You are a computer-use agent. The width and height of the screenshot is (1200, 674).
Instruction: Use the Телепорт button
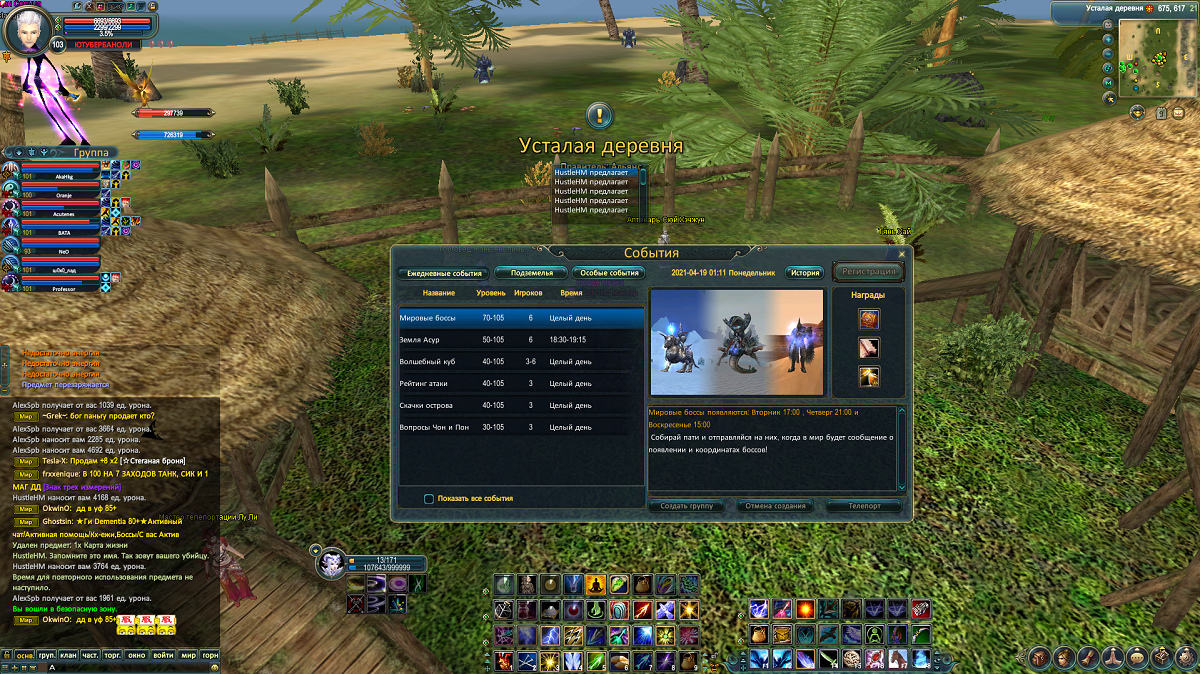[864, 506]
